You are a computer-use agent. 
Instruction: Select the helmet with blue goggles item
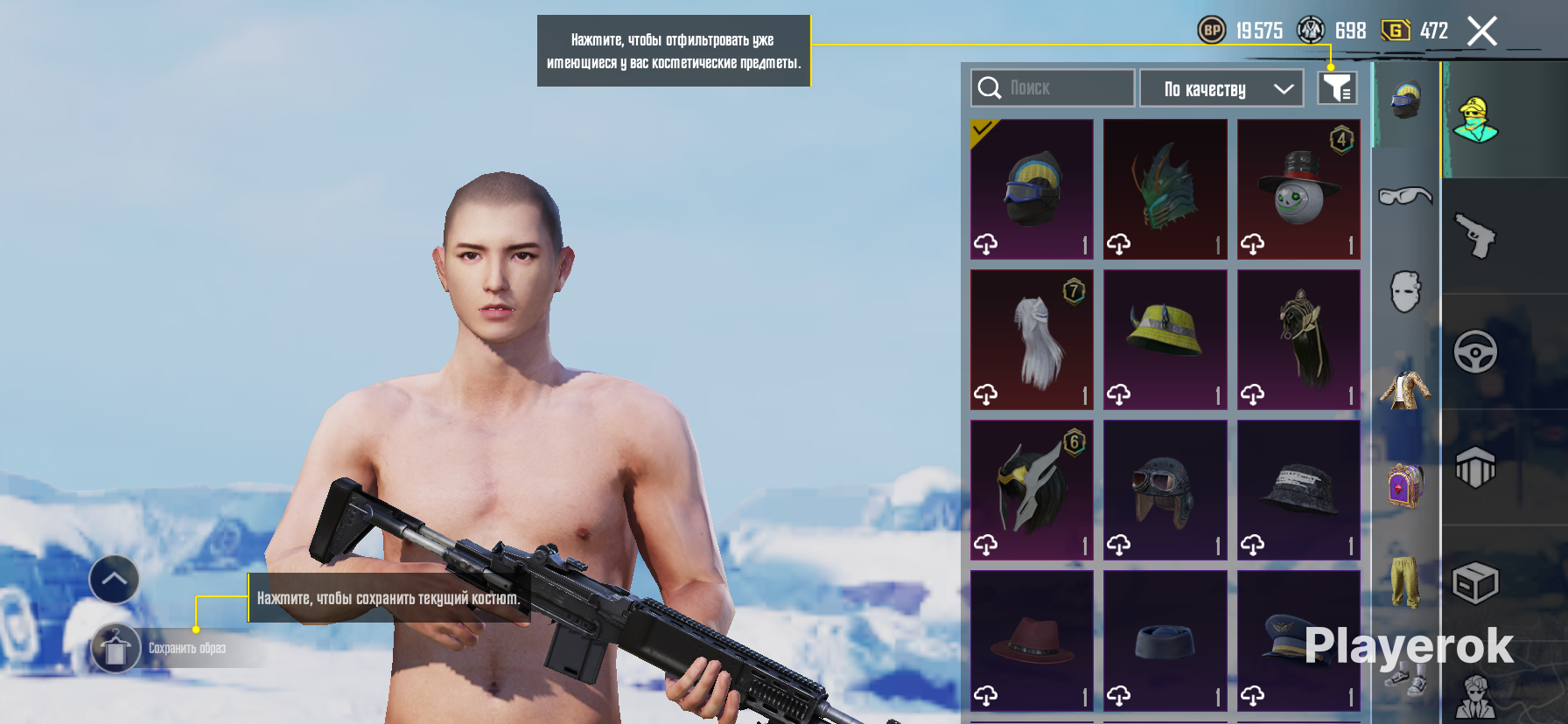[x=1032, y=189]
